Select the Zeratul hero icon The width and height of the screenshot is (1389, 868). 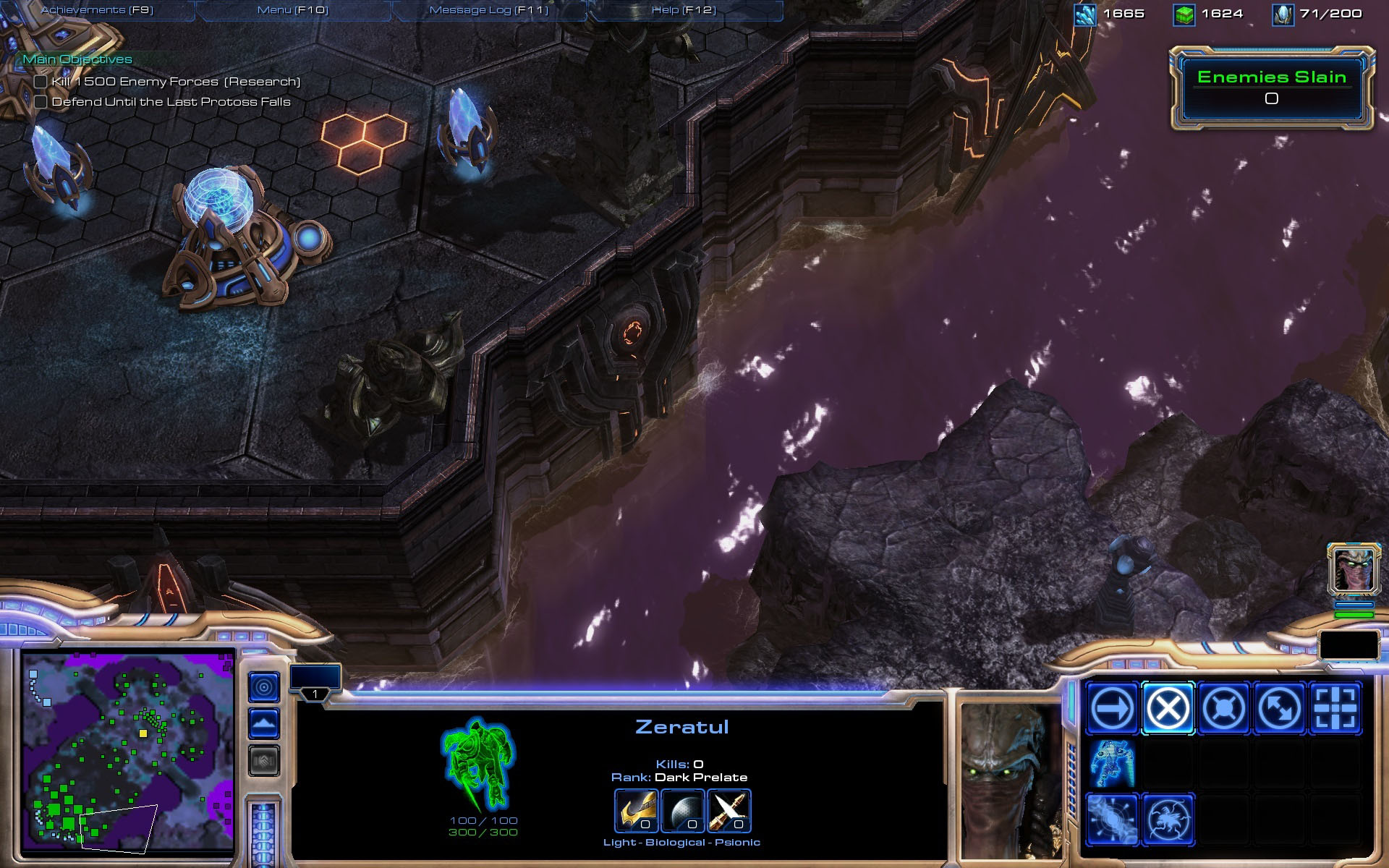pyautogui.click(x=1354, y=569)
